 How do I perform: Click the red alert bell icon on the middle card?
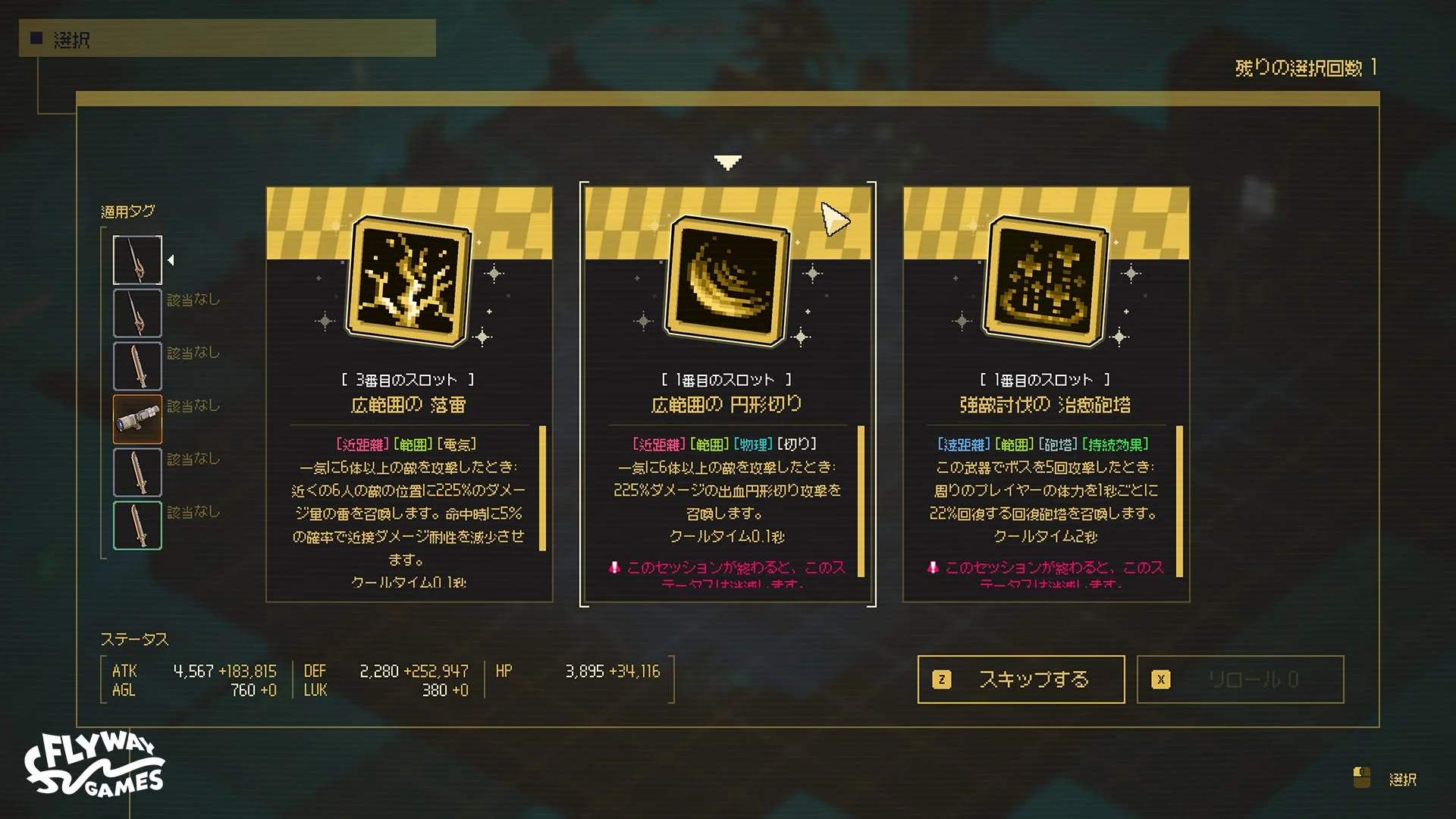point(616,567)
